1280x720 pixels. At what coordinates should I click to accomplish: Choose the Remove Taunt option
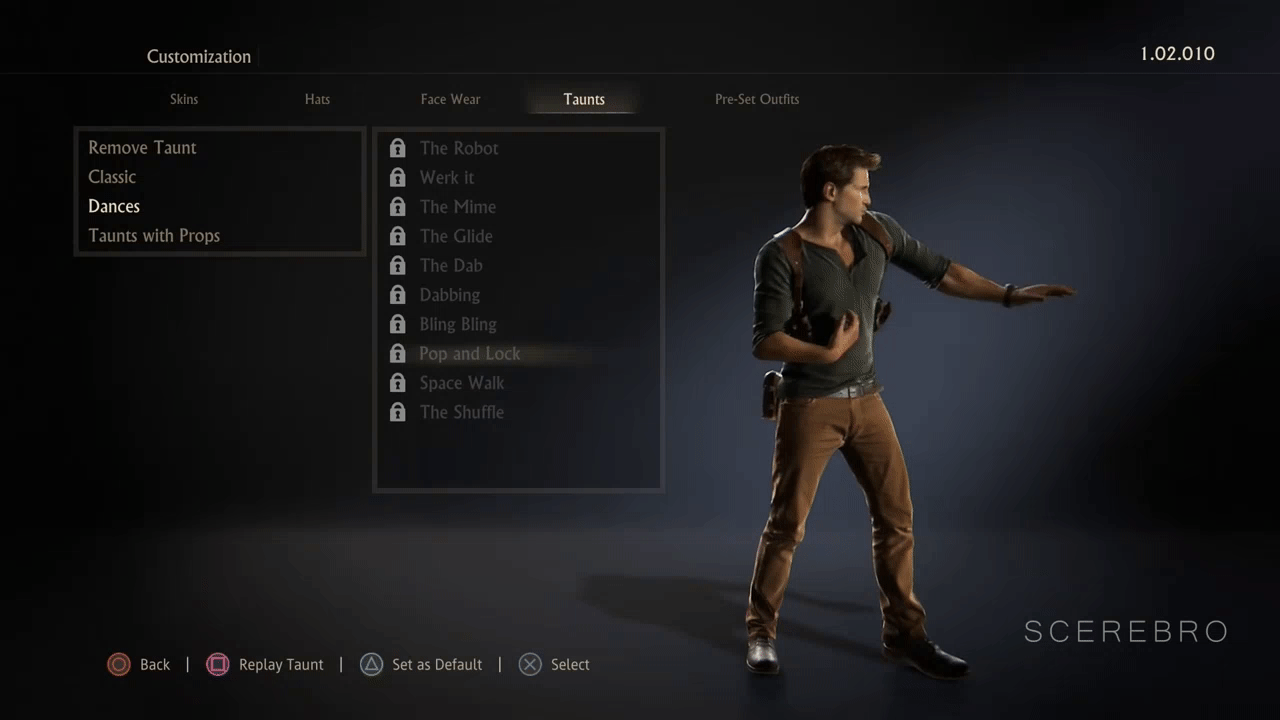click(x=142, y=148)
